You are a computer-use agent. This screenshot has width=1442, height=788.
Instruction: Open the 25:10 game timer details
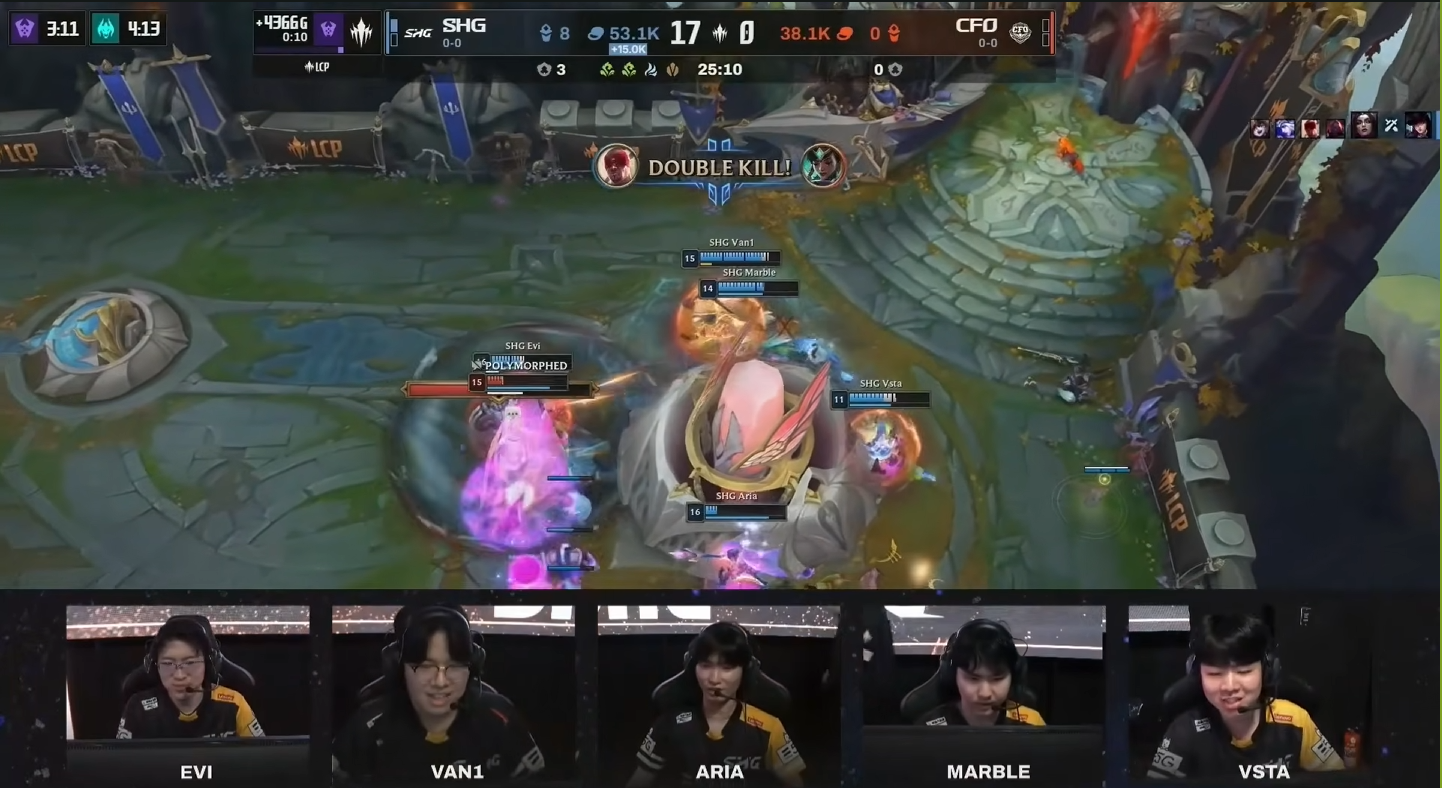(720, 69)
